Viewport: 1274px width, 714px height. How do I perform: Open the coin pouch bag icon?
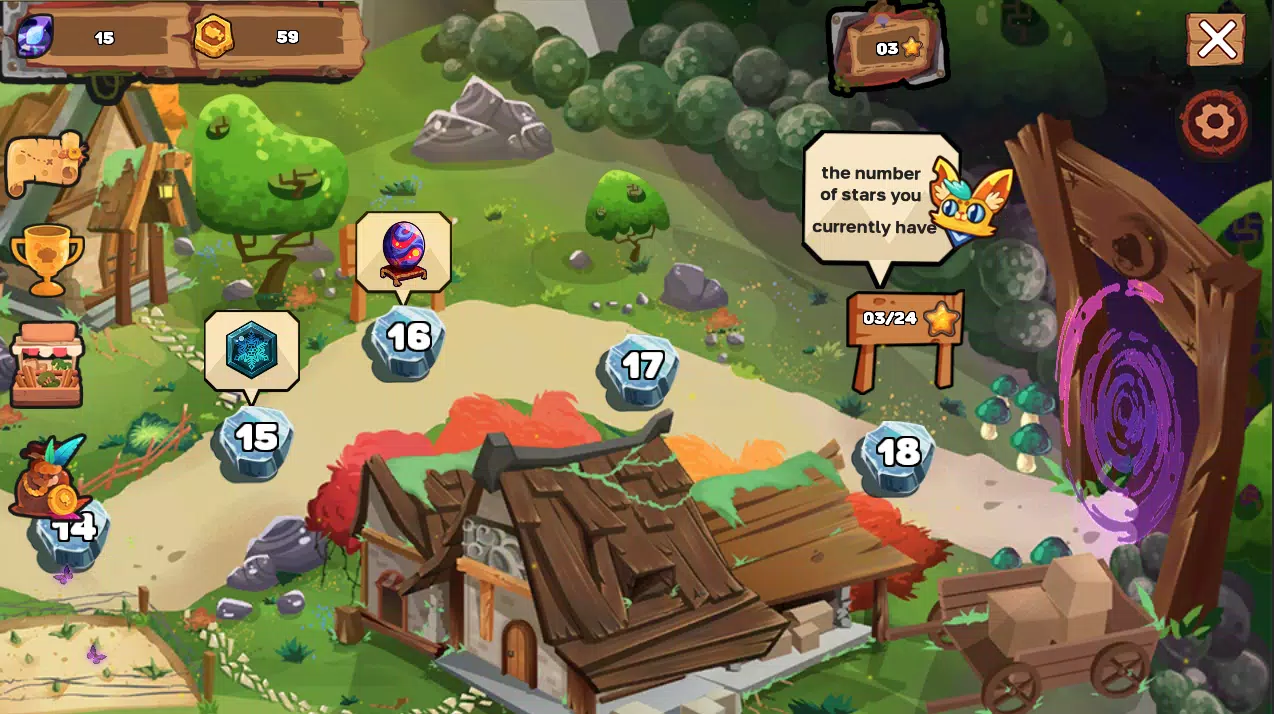click(52, 478)
